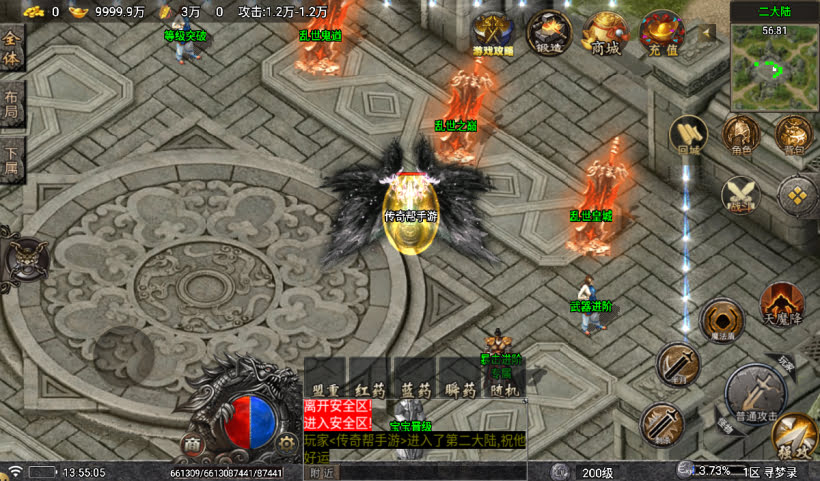Activate the 天魔降 skill
This screenshot has height=481, width=820.
pyautogui.click(x=781, y=303)
